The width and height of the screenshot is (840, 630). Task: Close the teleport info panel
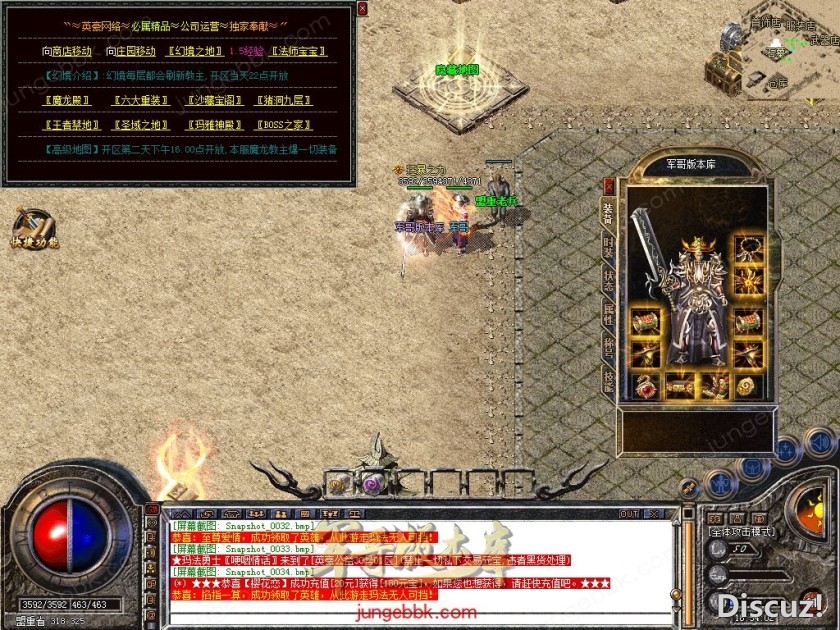(362, 8)
